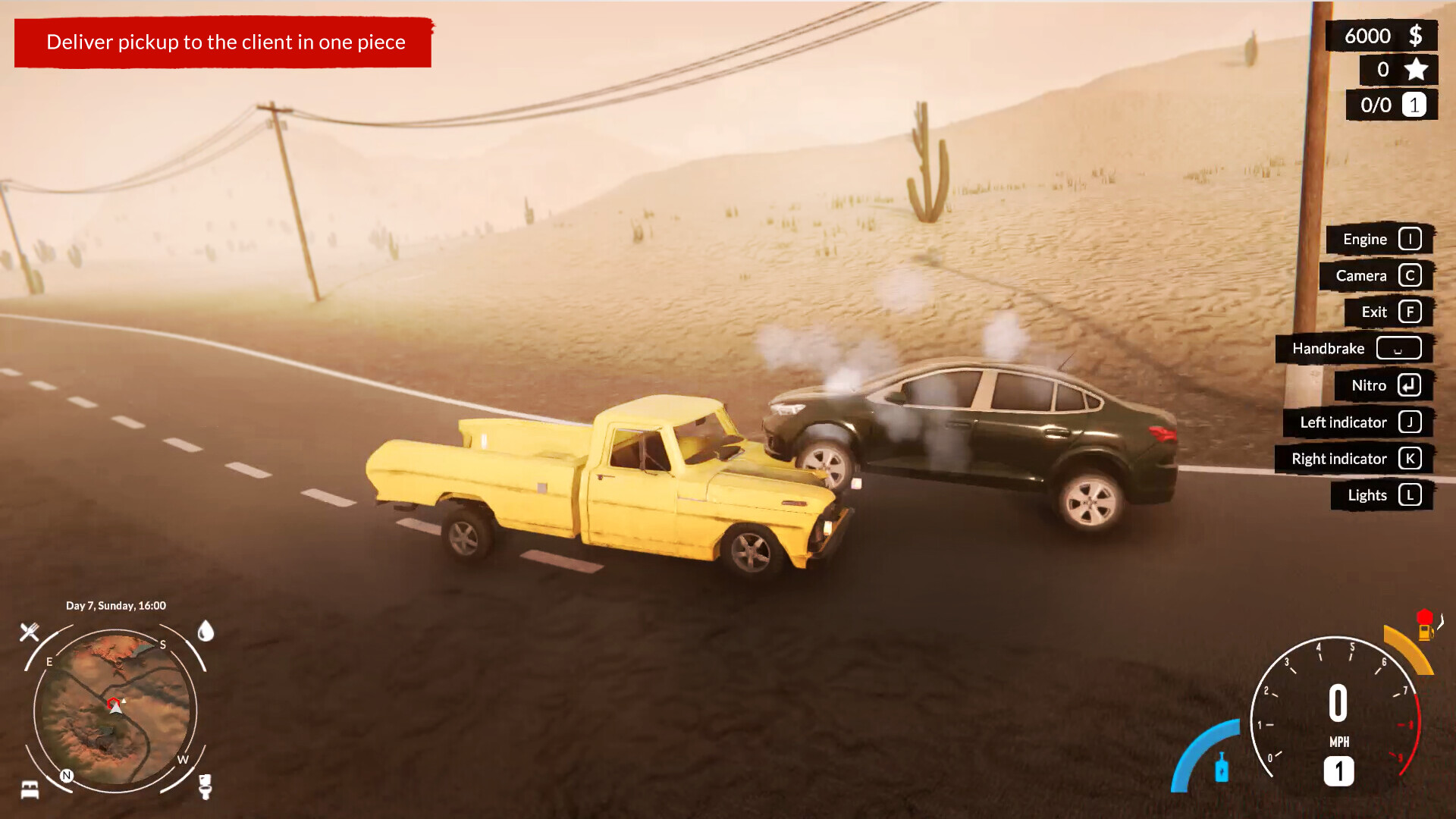Click the N compass marker on minimap

[66, 775]
